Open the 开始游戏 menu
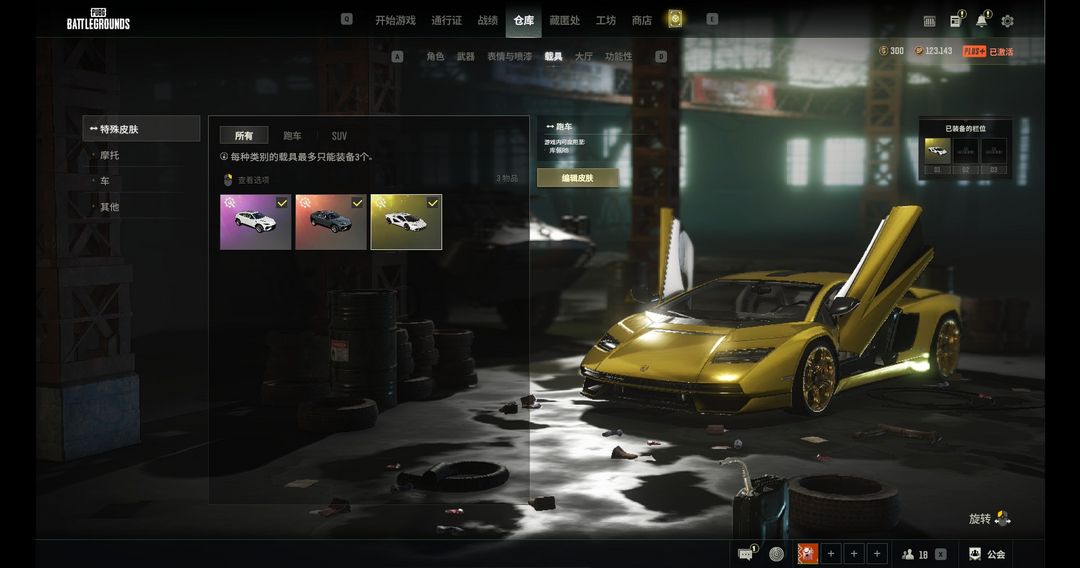 click(x=395, y=20)
